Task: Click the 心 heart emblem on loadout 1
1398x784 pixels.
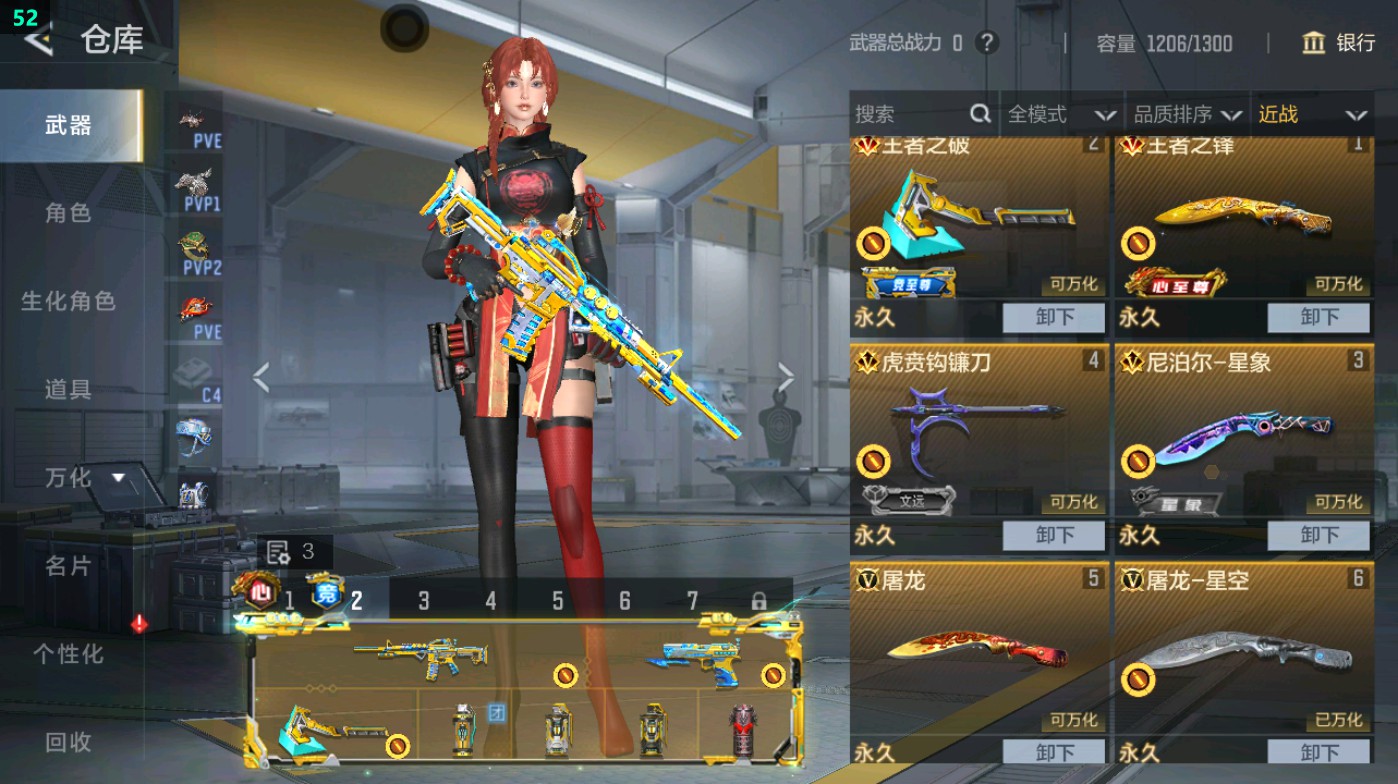Action: (x=259, y=590)
